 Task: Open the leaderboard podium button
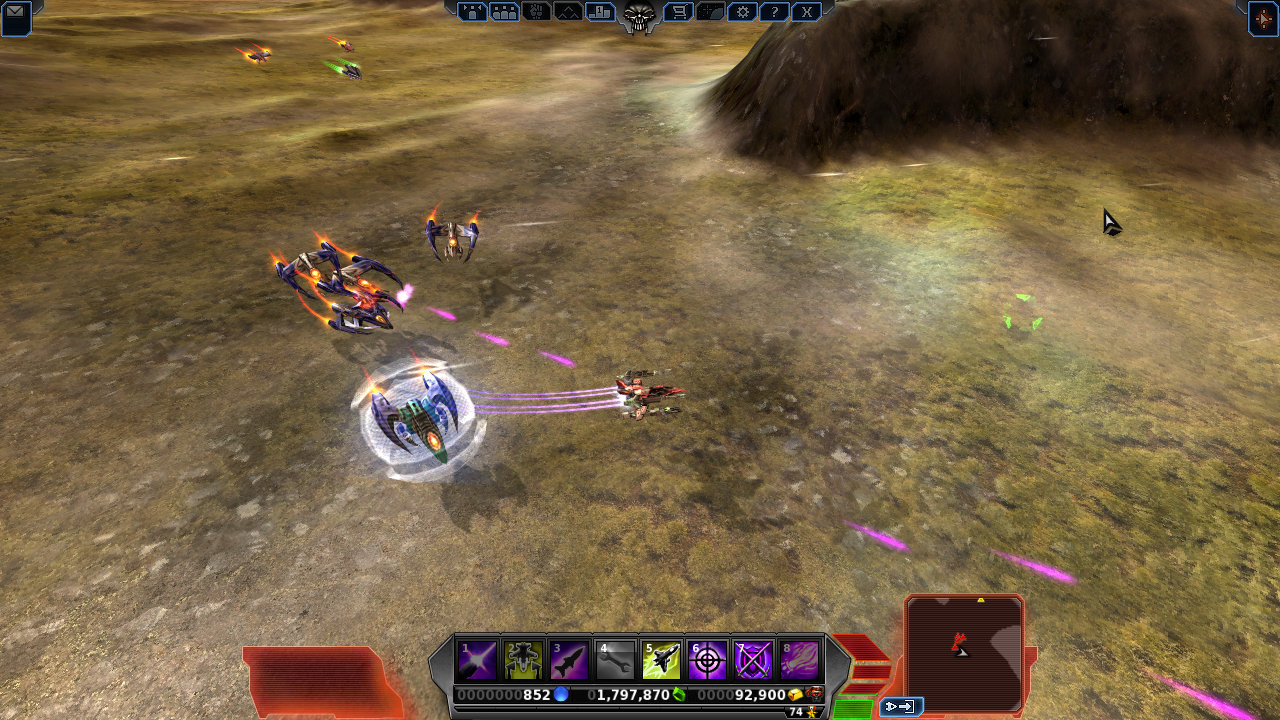click(x=600, y=12)
